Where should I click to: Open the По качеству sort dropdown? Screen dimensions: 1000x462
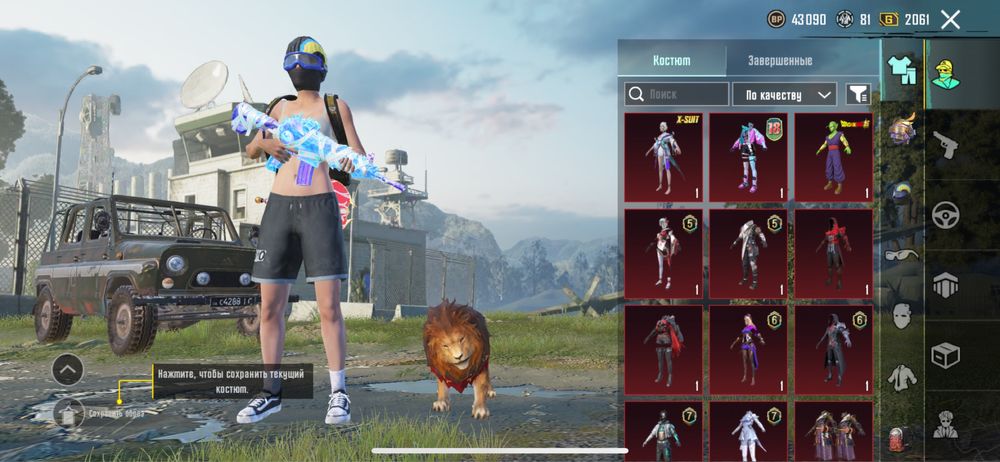pos(785,94)
